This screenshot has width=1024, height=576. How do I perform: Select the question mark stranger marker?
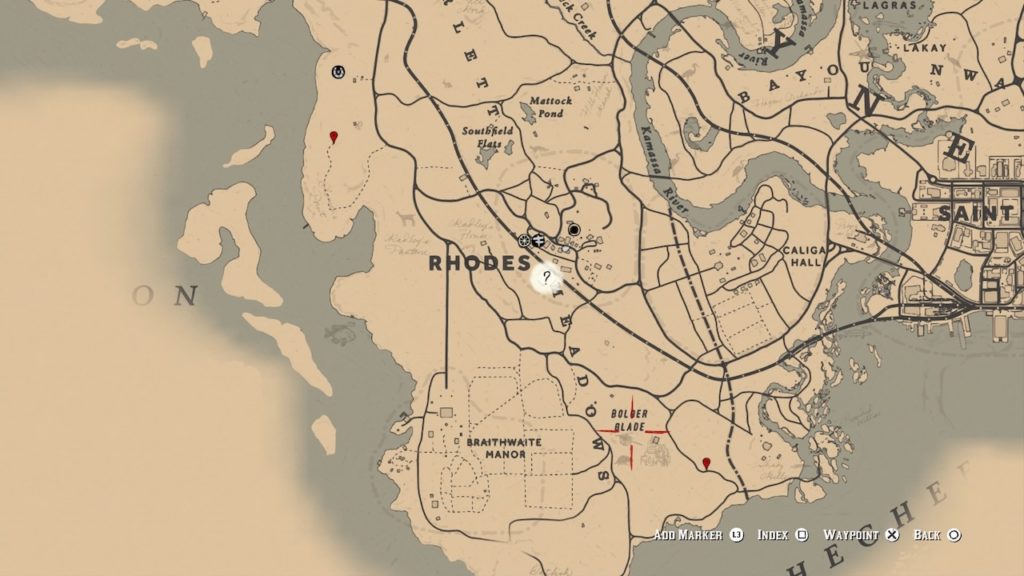click(x=547, y=278)
